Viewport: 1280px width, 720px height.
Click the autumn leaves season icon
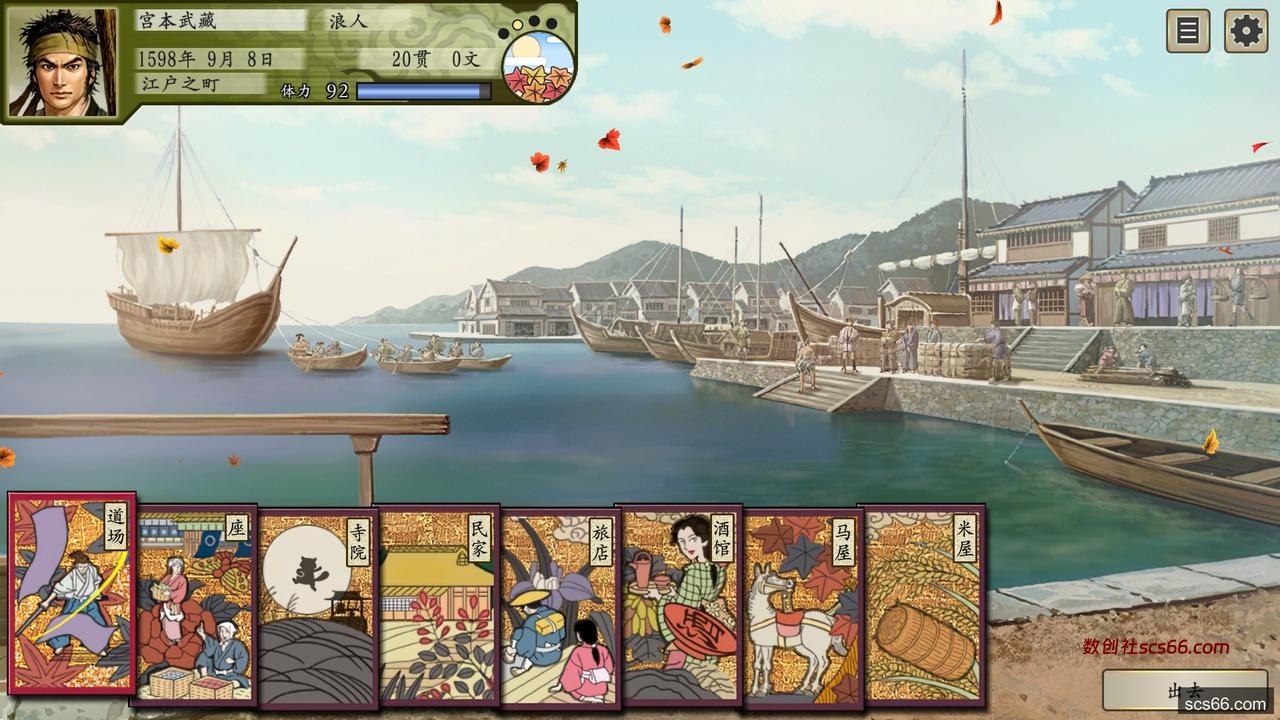click(x=537, y=66)
